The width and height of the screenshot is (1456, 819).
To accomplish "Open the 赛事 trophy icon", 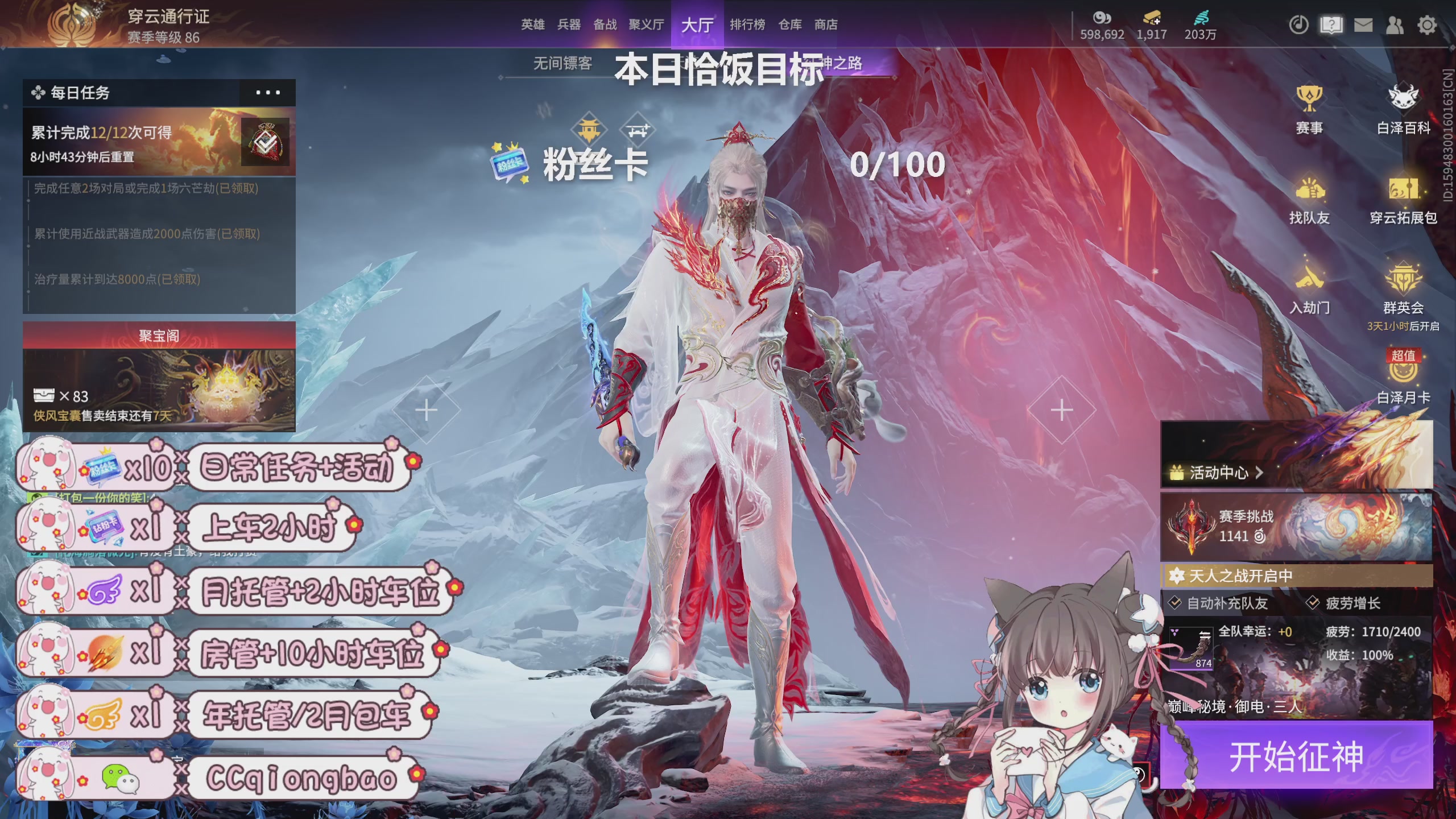I will (1310, 102).
